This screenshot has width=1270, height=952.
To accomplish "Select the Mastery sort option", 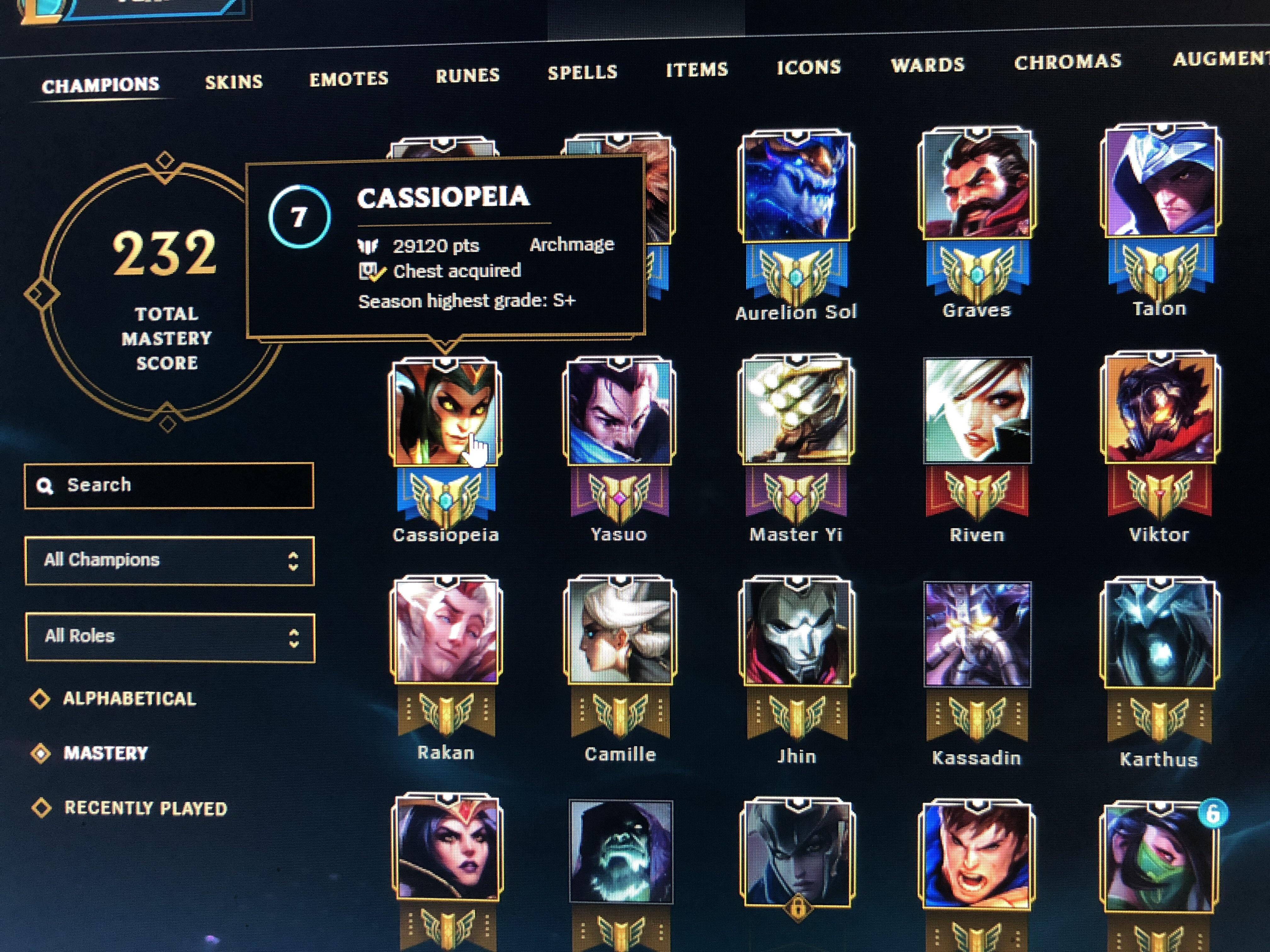I will [x=106, y=753].
